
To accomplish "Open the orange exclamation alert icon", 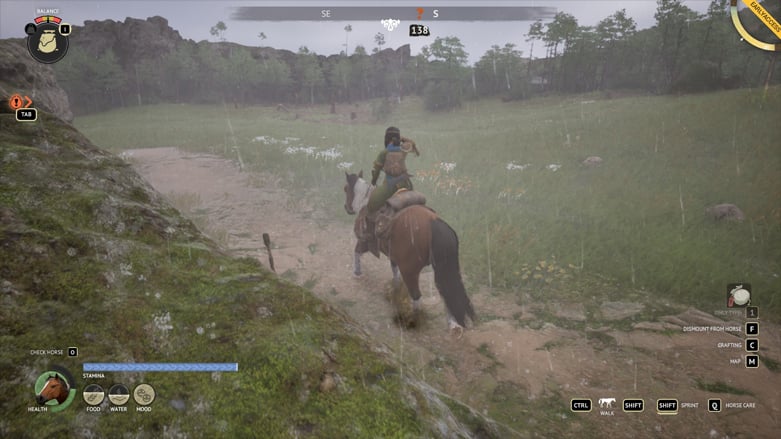I will point(17,101).
